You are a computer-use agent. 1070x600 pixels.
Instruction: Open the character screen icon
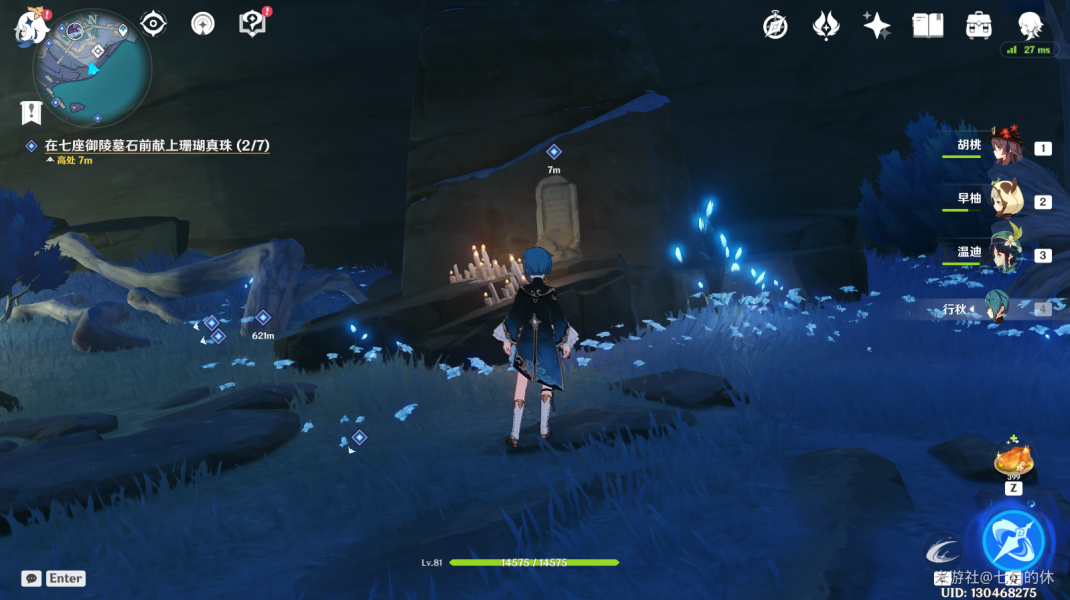click(1030, 26)
